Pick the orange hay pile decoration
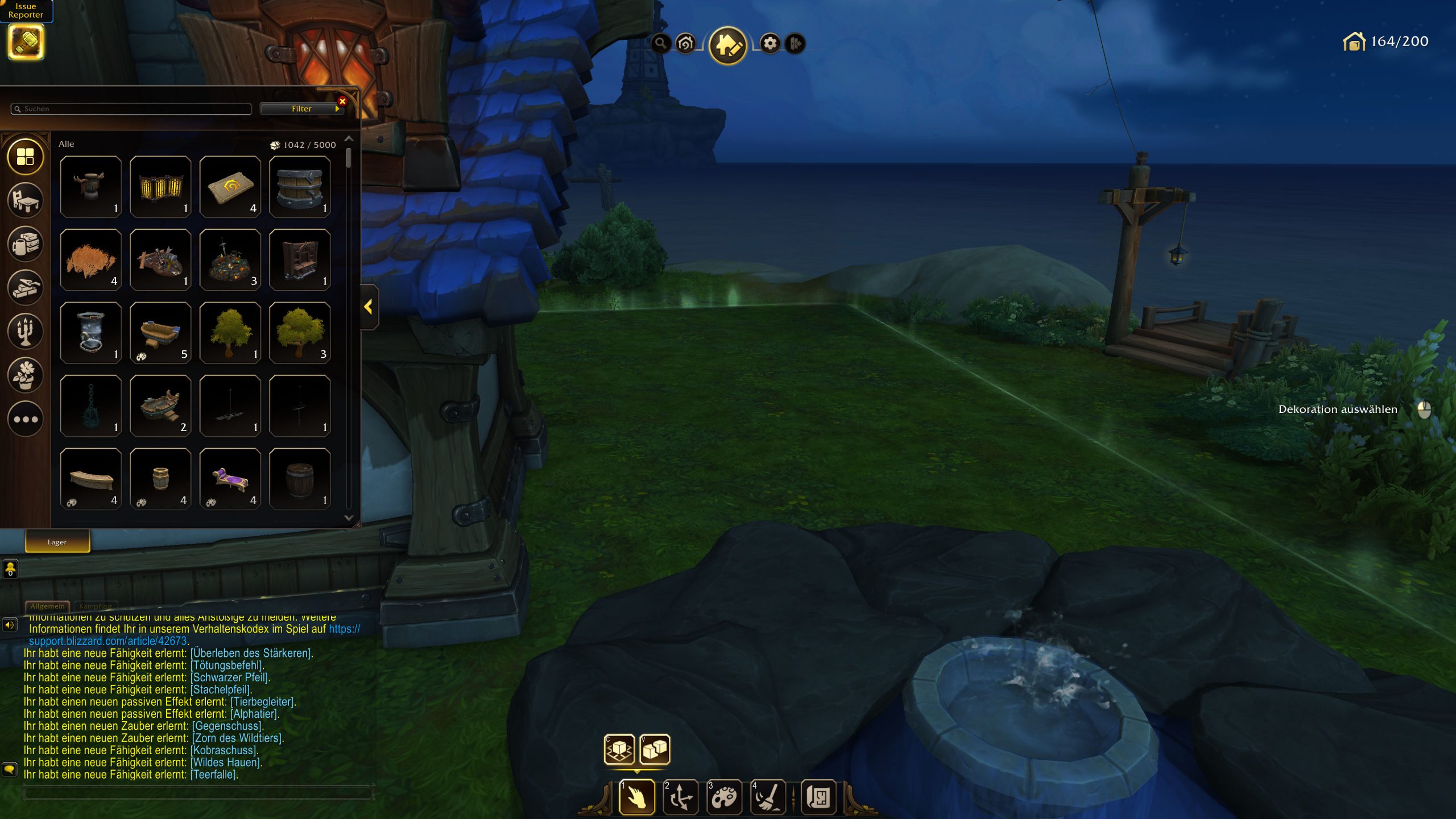 pyautogui.click(x=90, y=260)
